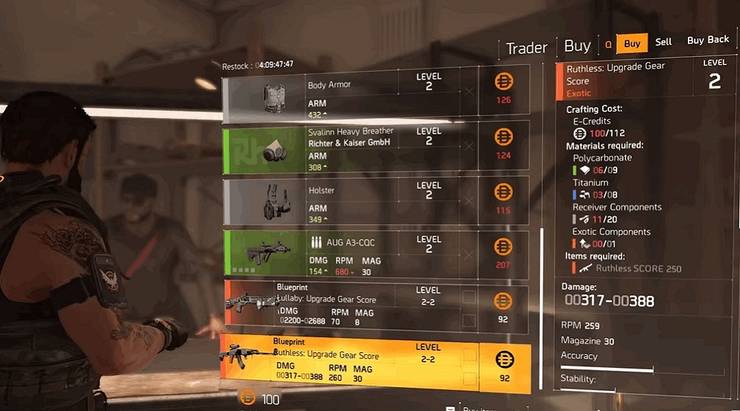Screen dimensions: 740x411
Task: Open the Buy Back tab
Action: [x=707, y=42]
